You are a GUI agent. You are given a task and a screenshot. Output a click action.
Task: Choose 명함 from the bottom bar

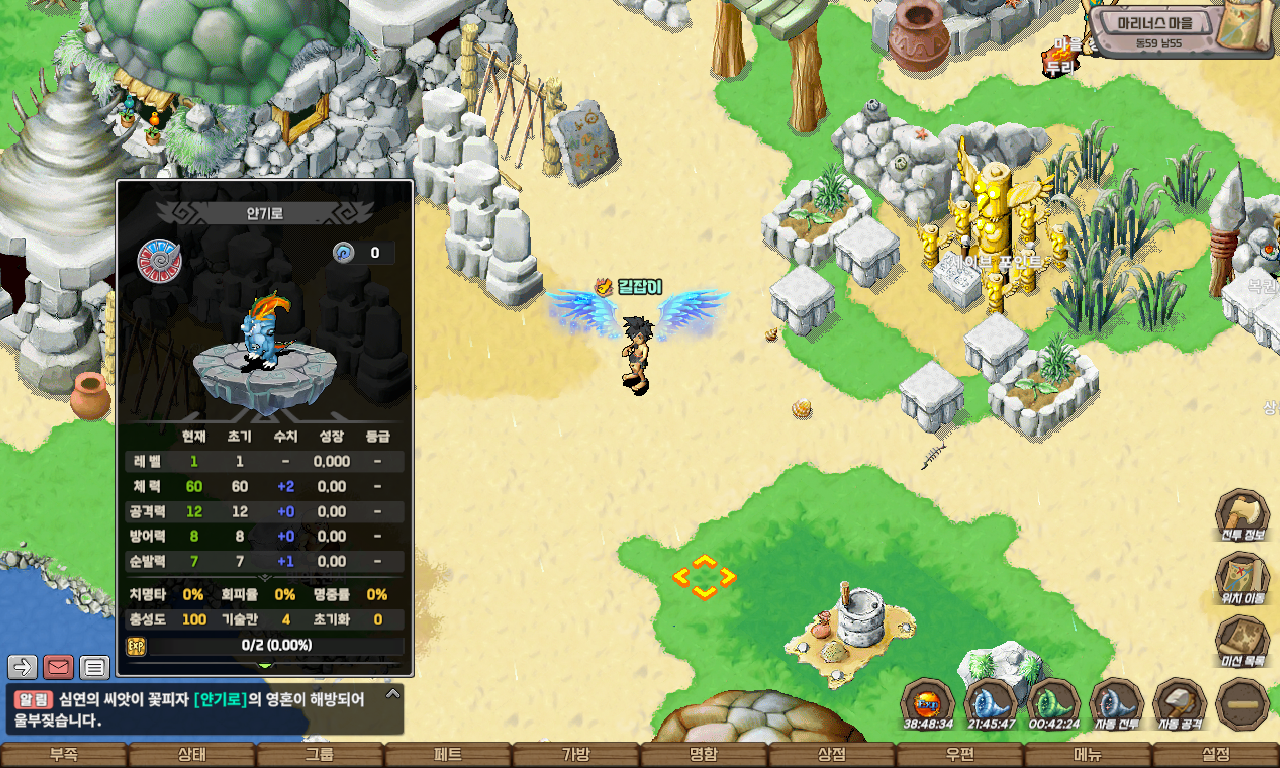click(x=704, y=755)
